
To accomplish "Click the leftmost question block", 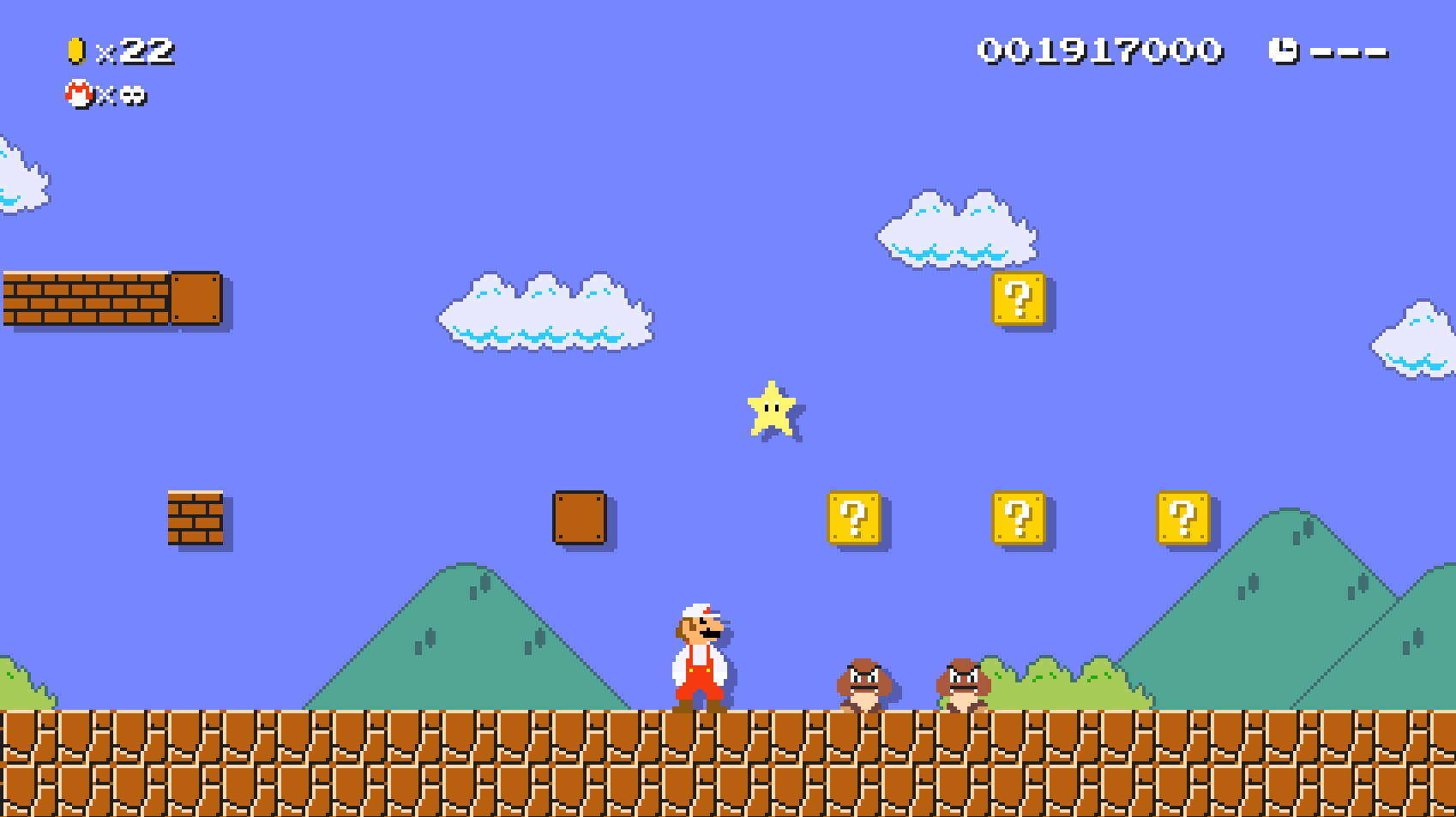I will pyautogui.click(x=853, y=519).
